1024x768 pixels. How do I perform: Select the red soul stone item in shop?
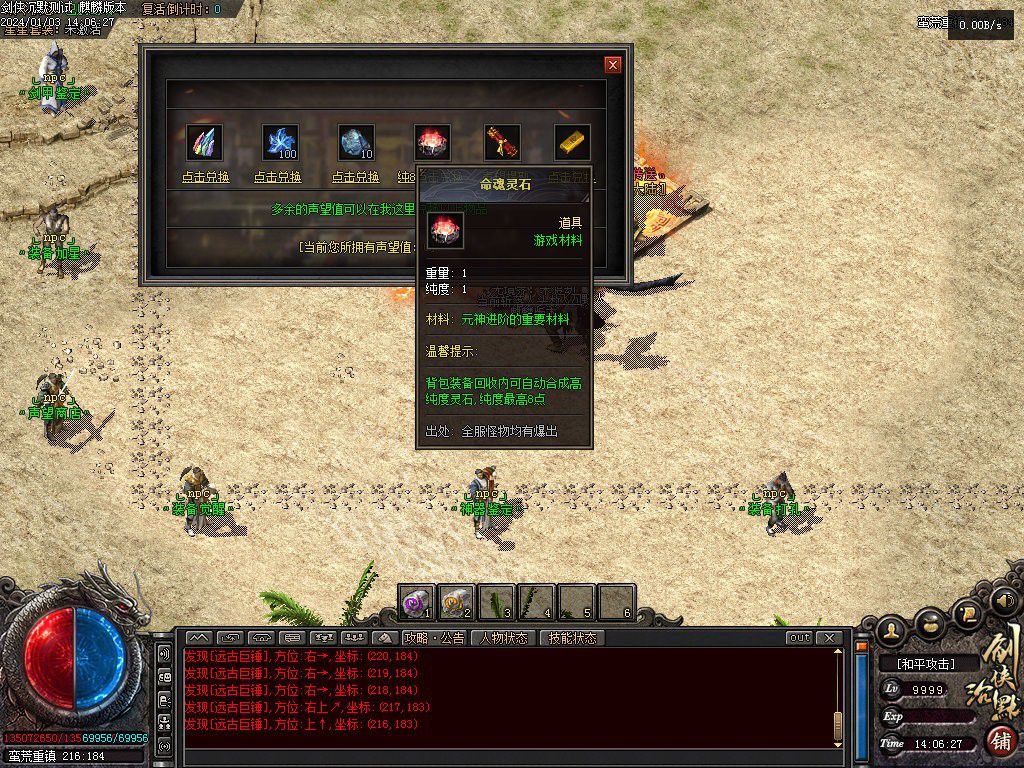[x=432, y=142]
